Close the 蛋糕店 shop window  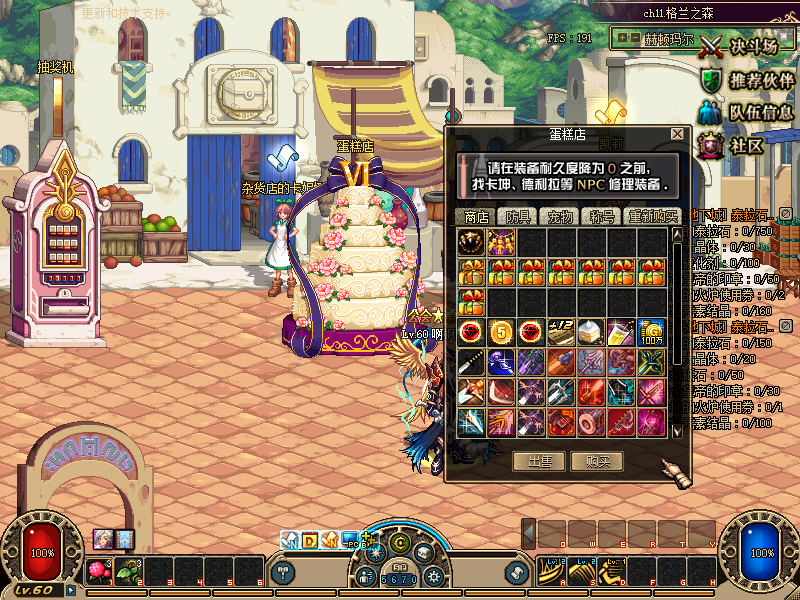click(x=677, y=134)
